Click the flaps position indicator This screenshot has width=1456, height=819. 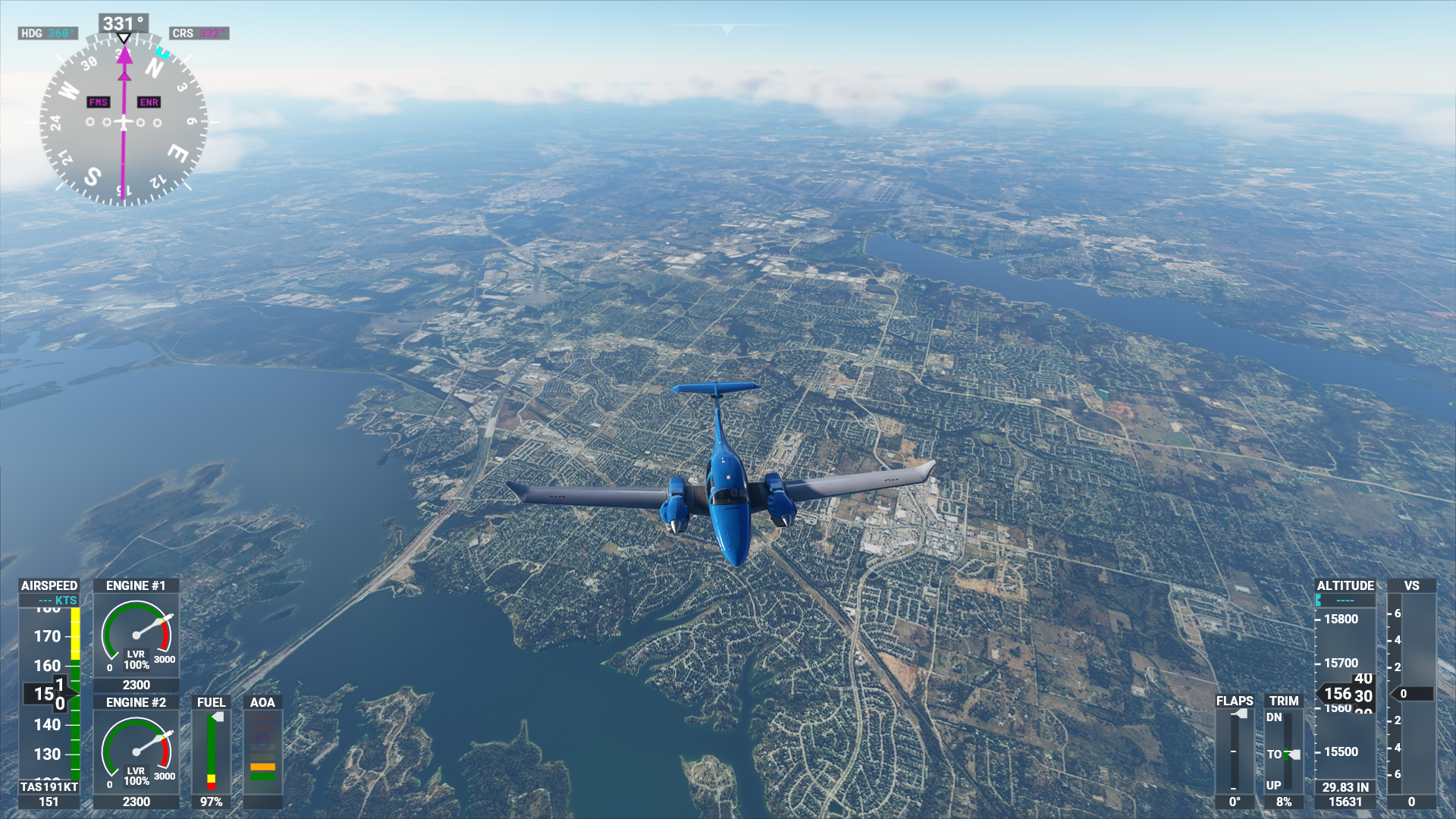coord(1235,751)
